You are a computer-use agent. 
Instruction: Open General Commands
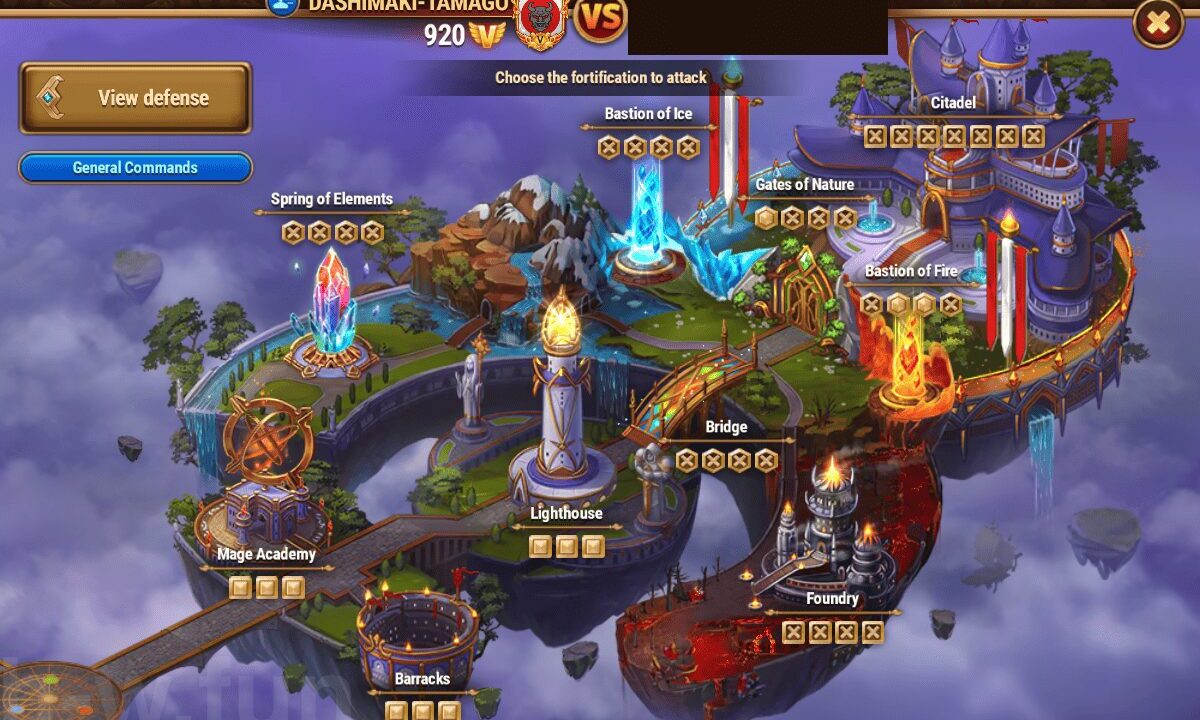135,167
